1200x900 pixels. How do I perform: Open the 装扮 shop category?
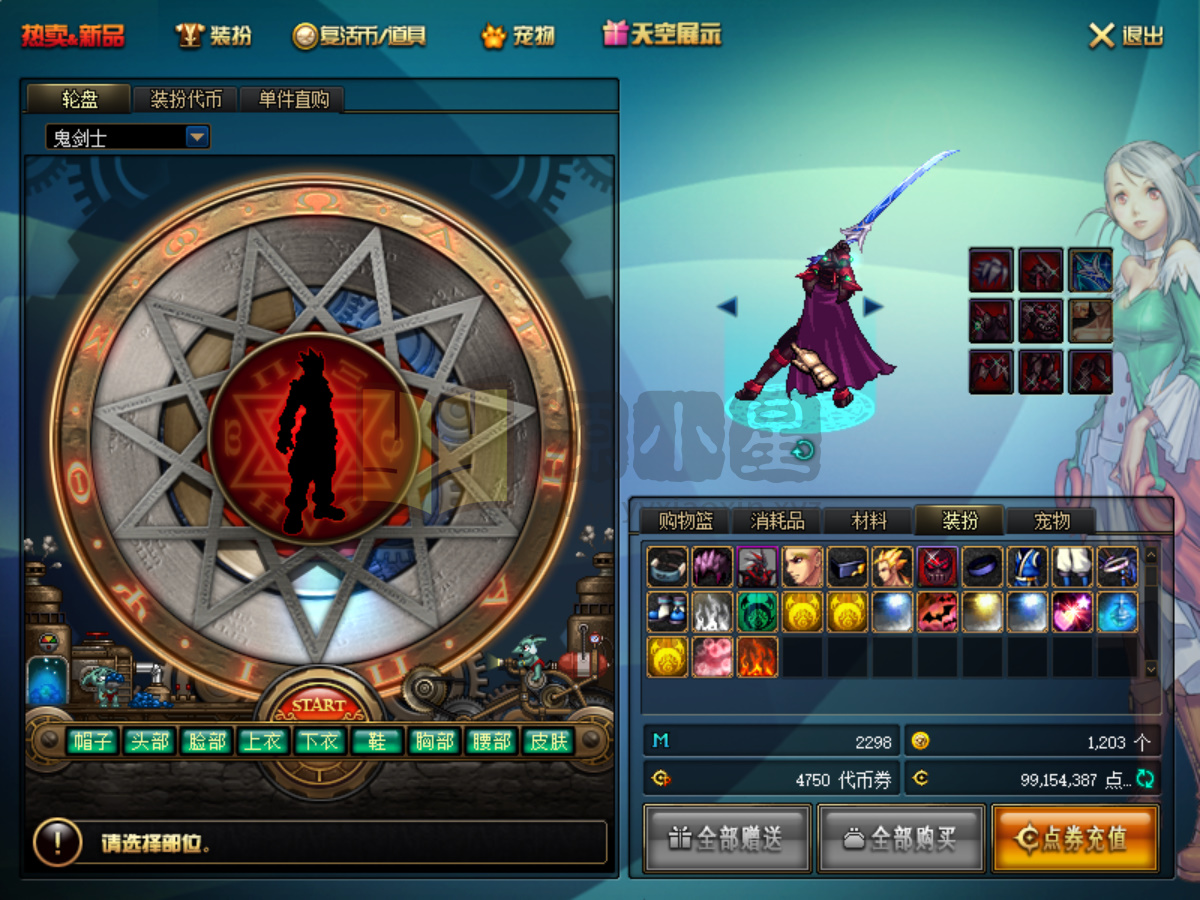tap(215, 36)
